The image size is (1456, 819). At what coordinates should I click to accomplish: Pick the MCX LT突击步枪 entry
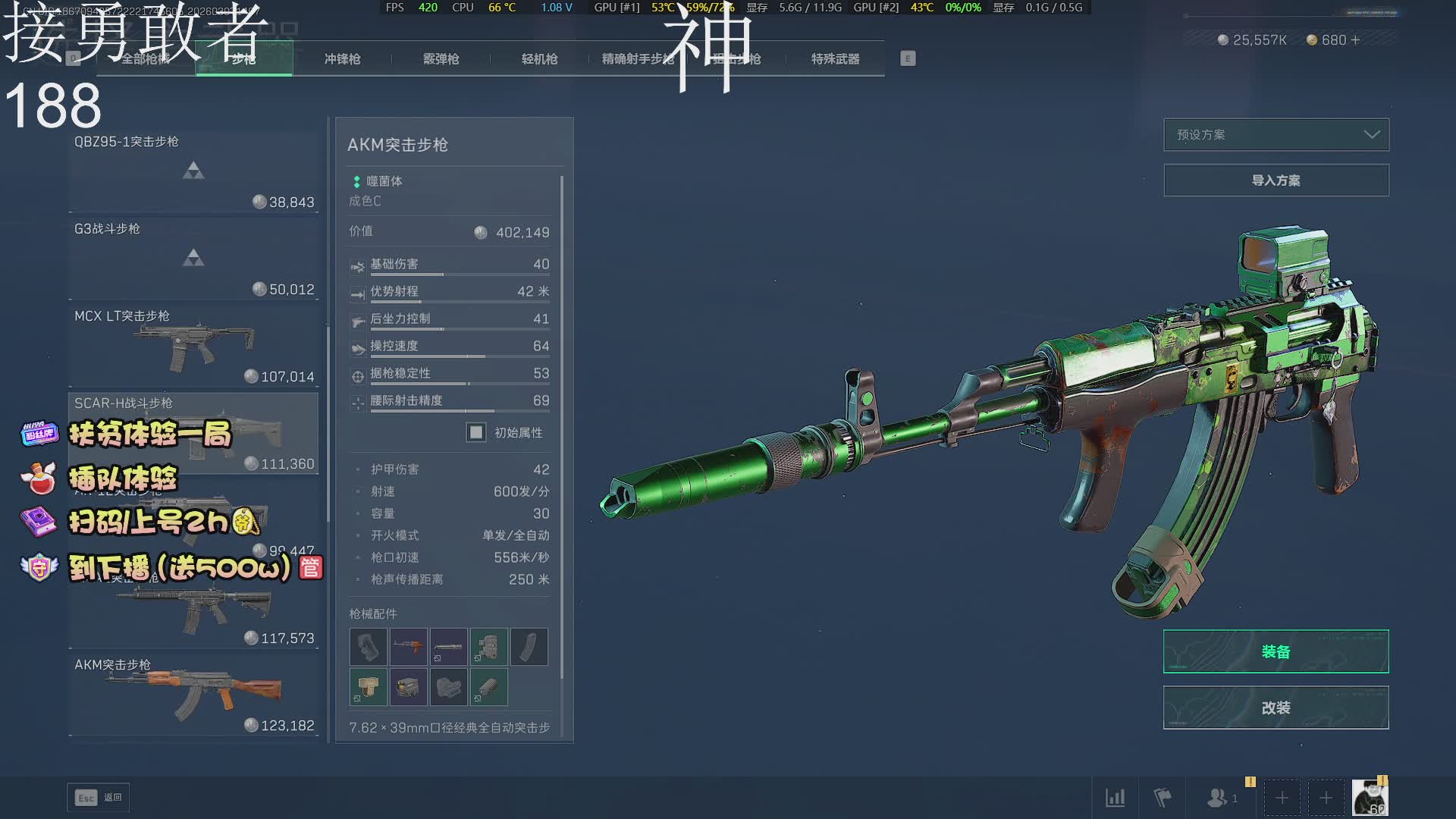pos(193,347)
